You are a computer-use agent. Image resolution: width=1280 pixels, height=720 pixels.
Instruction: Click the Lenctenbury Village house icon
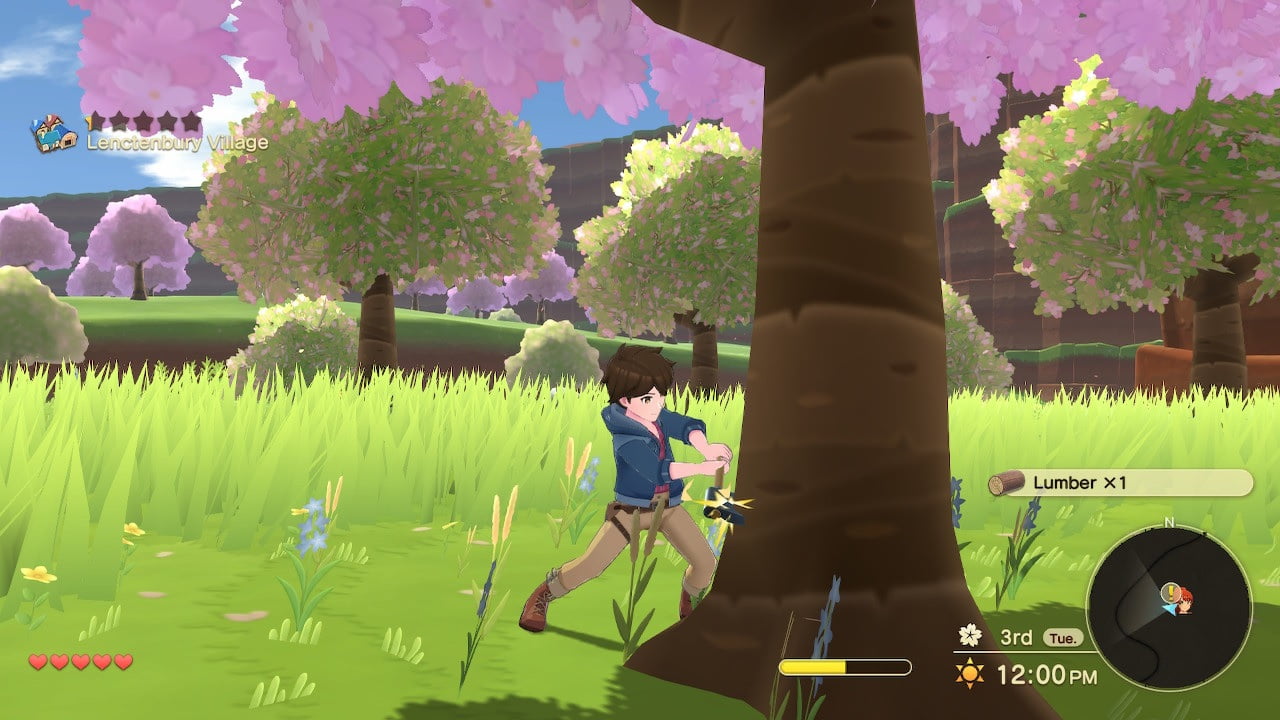(52, 133)
